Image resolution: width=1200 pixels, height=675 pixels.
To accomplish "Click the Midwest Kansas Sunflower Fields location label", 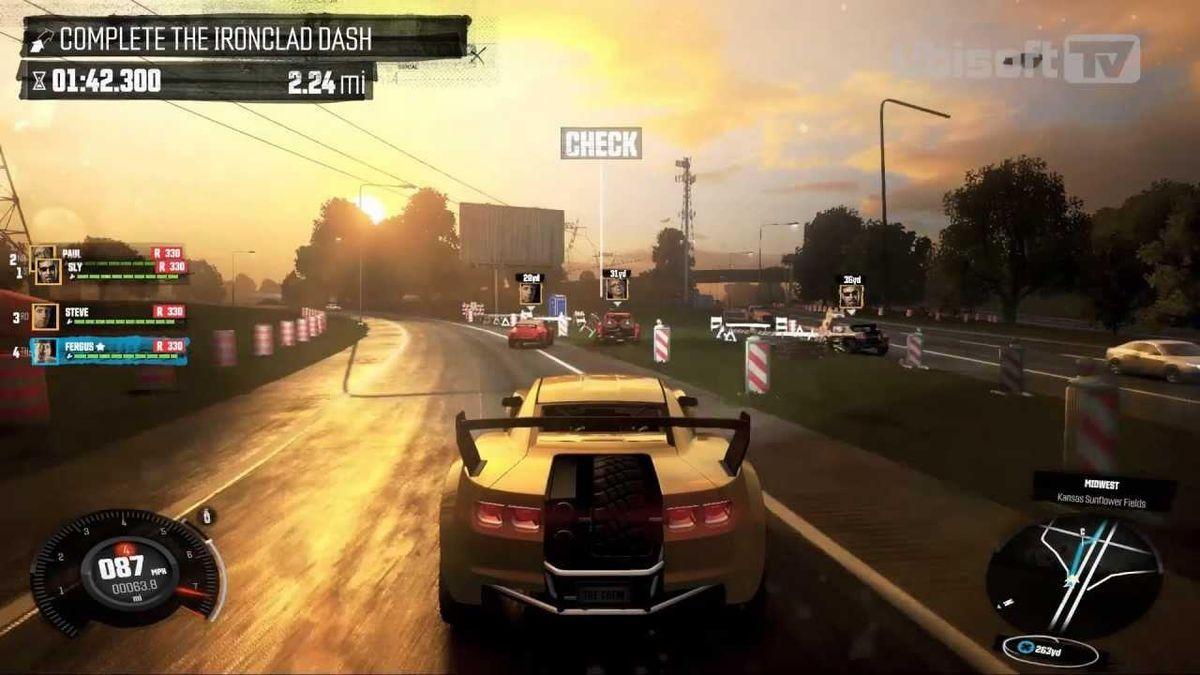I will pos(1102,492).
